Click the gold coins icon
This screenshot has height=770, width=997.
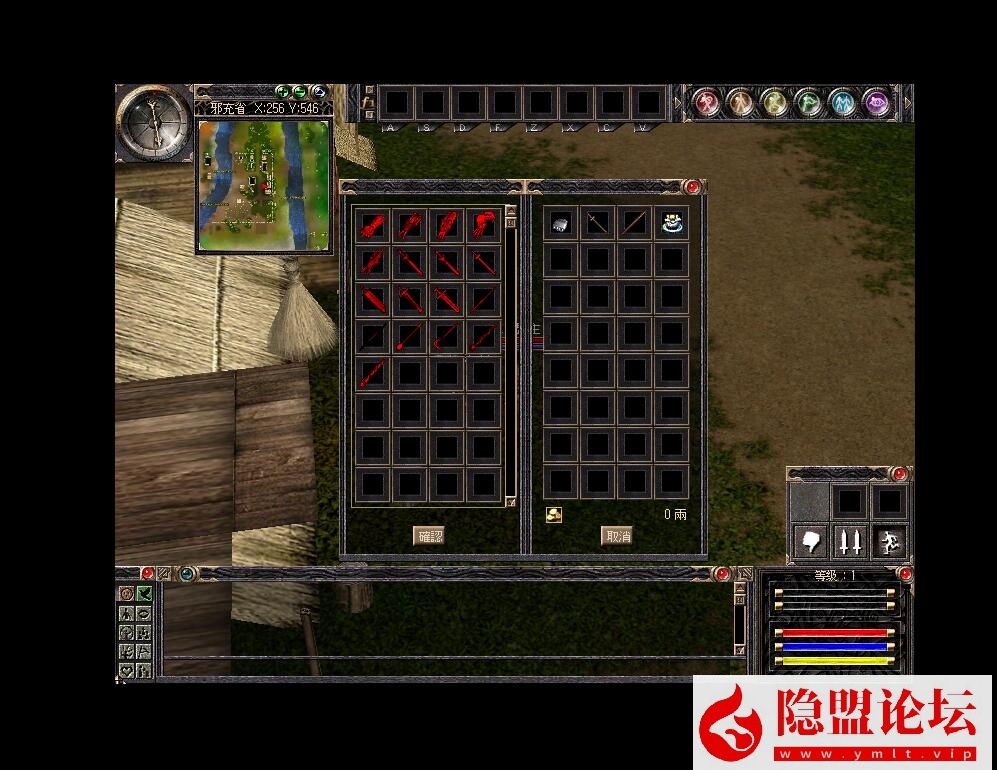pyautogui.click(x=554, y=515)
